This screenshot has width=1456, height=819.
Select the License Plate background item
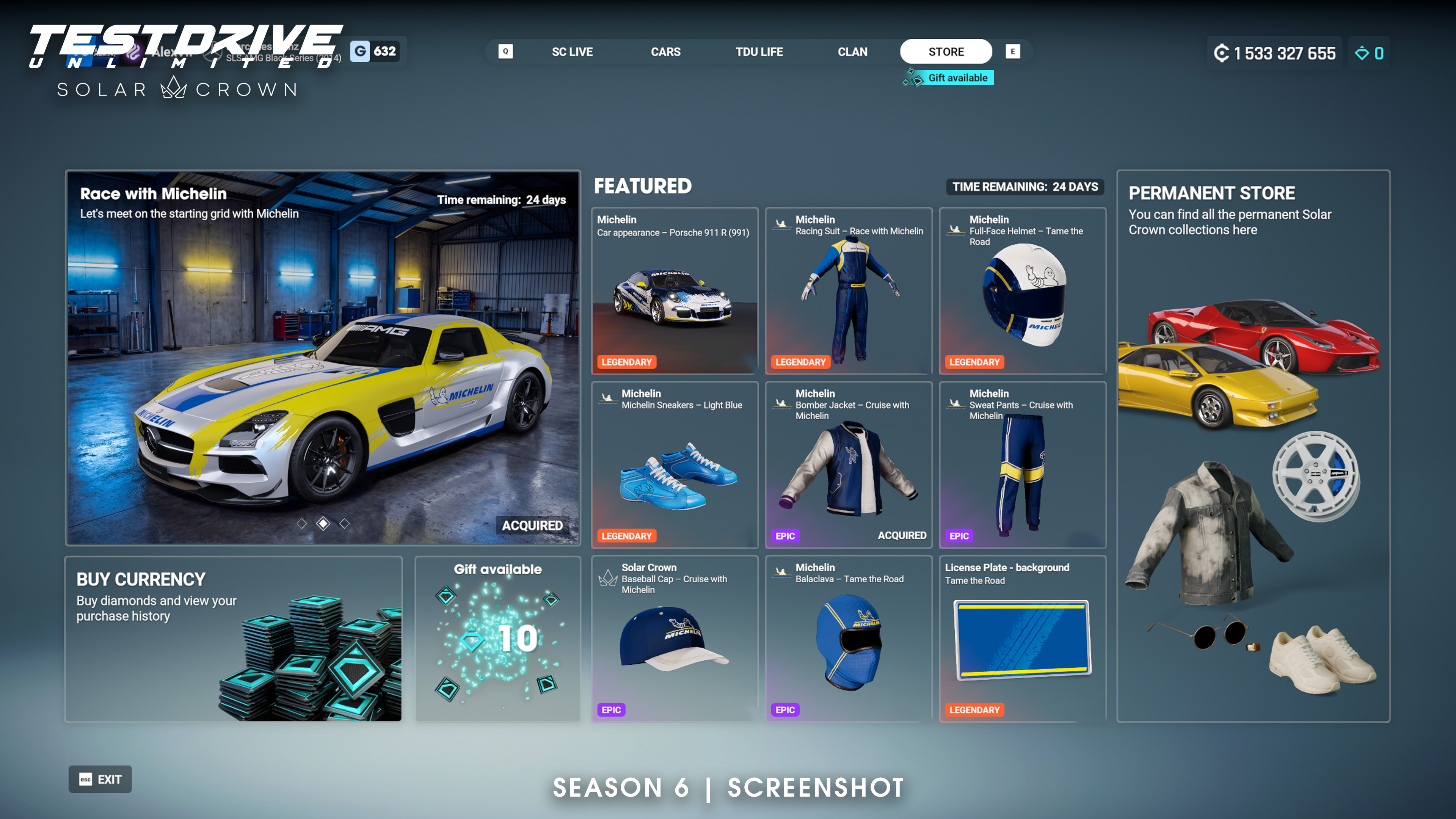[x=1022, y=639]
